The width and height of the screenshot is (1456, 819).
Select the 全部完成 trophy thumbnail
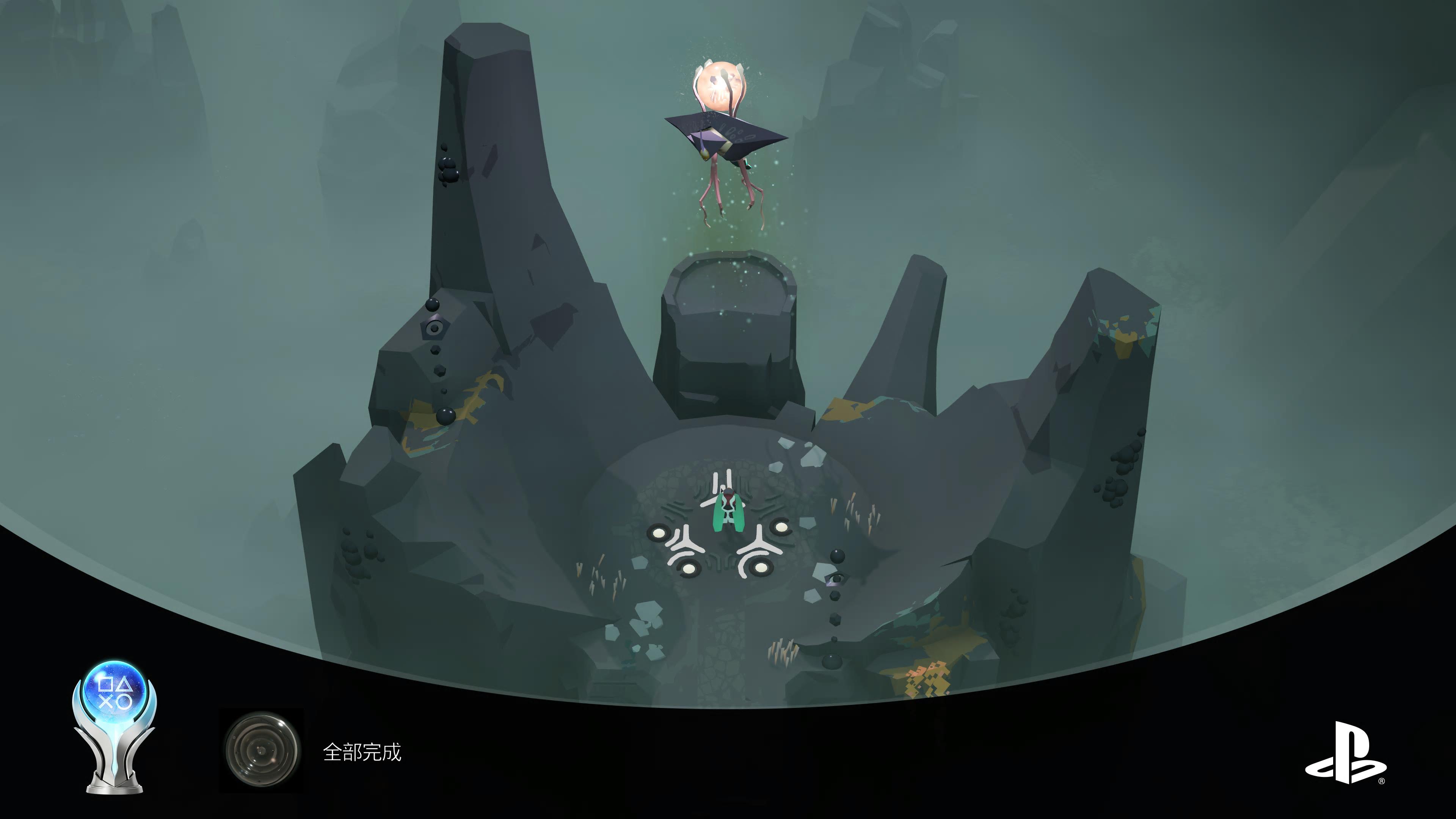pos(262,750)
